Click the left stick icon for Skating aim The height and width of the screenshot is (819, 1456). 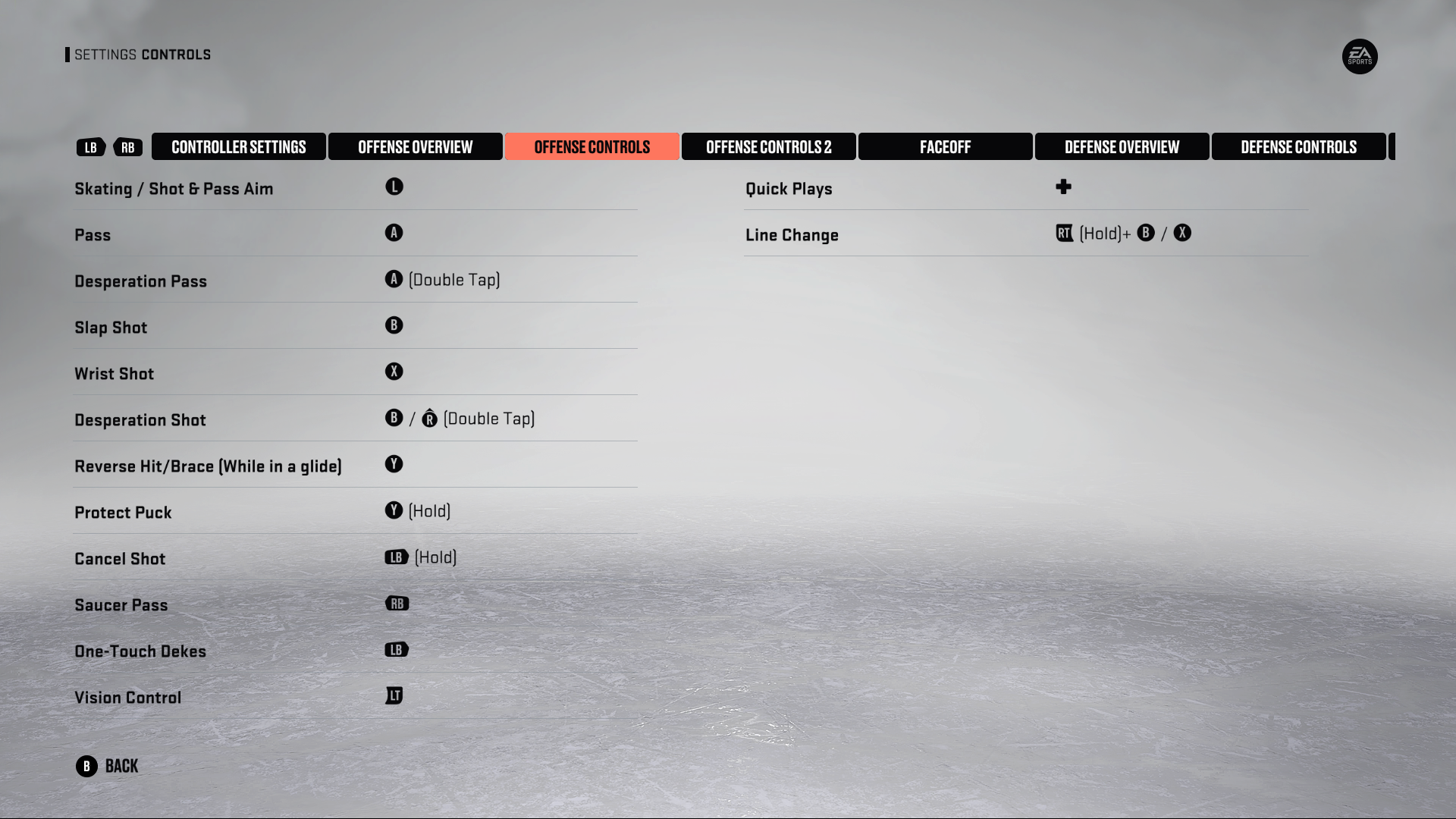[x=394, y=186]
